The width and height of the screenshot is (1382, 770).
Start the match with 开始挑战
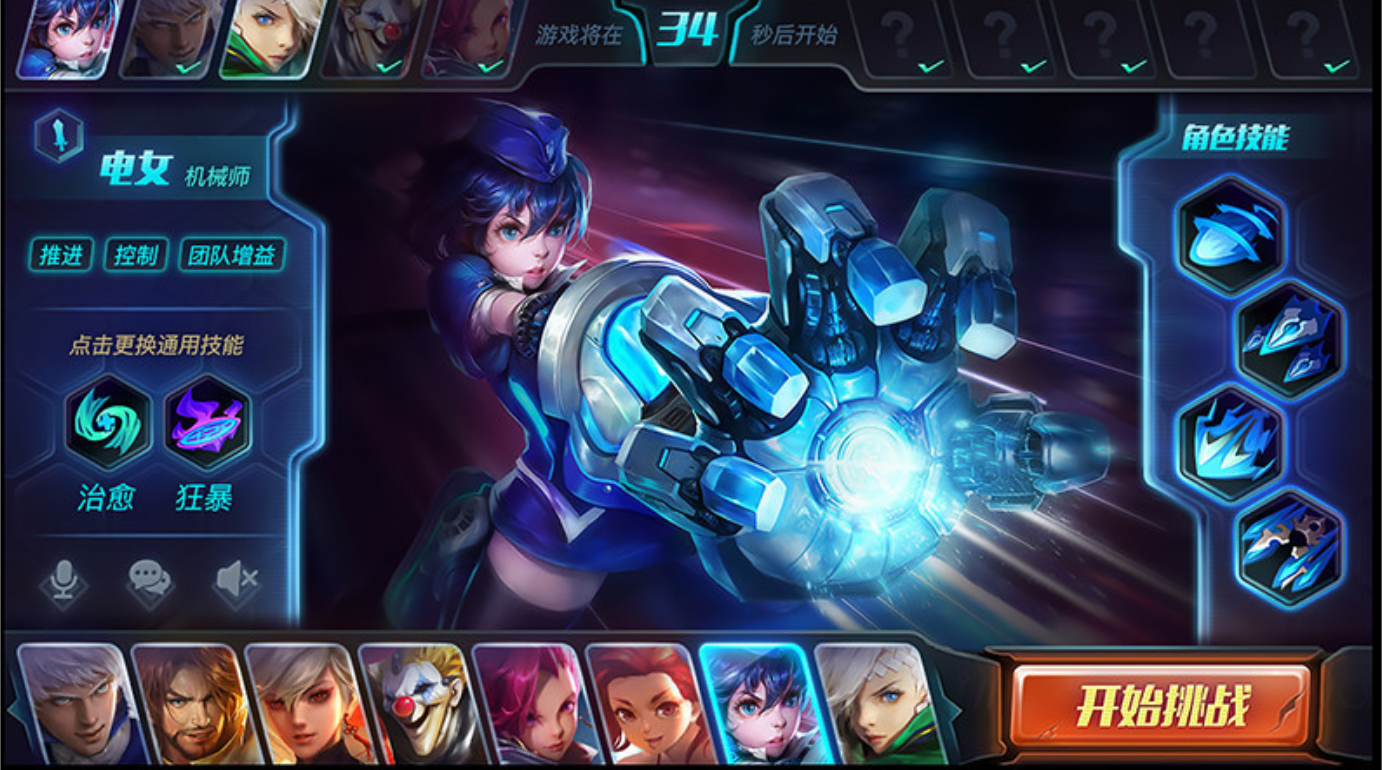(x=1161, y=706)
